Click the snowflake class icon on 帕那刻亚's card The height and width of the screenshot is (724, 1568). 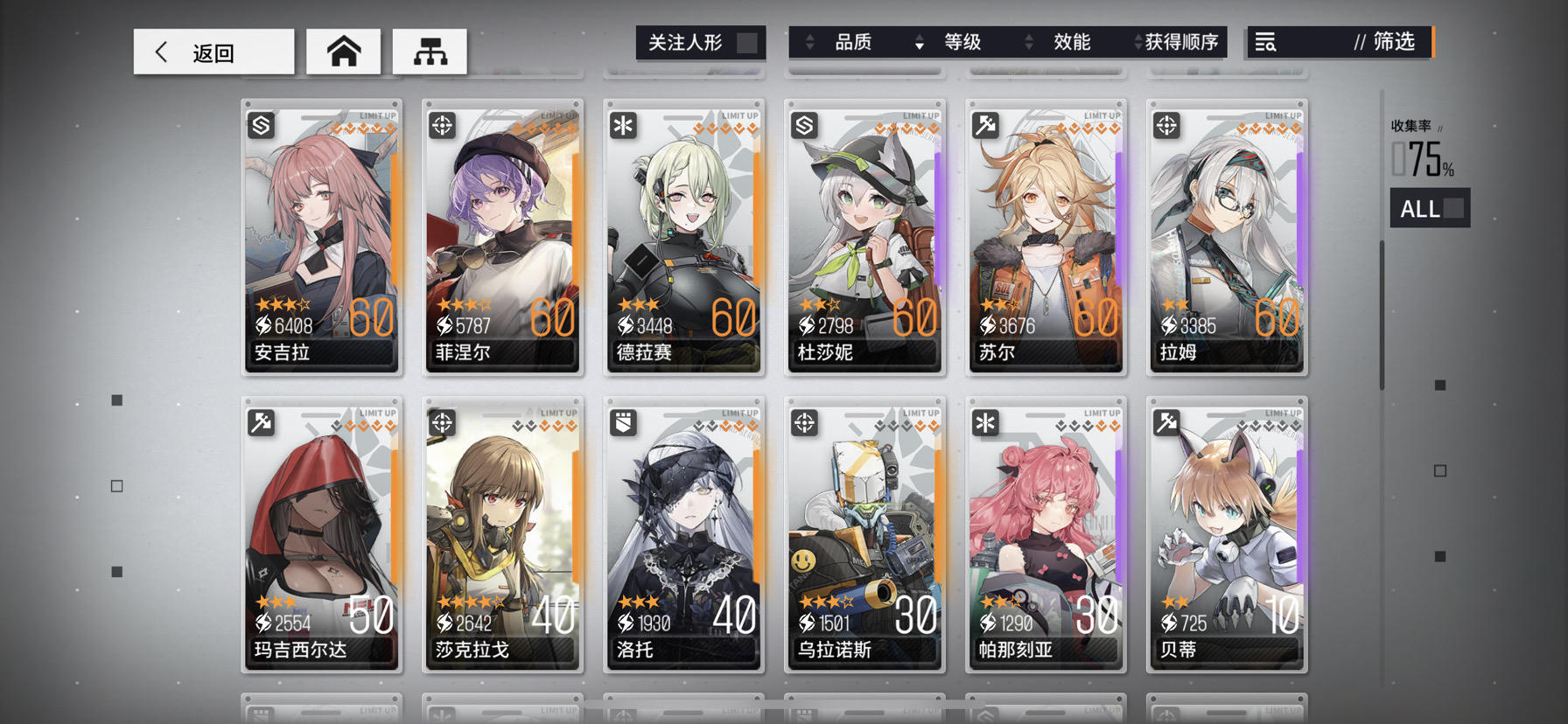(x=985, y=421)
